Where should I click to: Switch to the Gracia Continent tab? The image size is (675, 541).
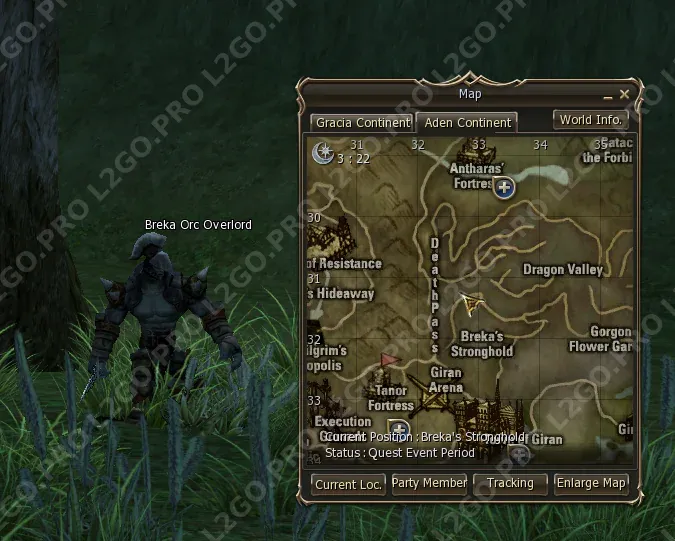tap(362, 122)
